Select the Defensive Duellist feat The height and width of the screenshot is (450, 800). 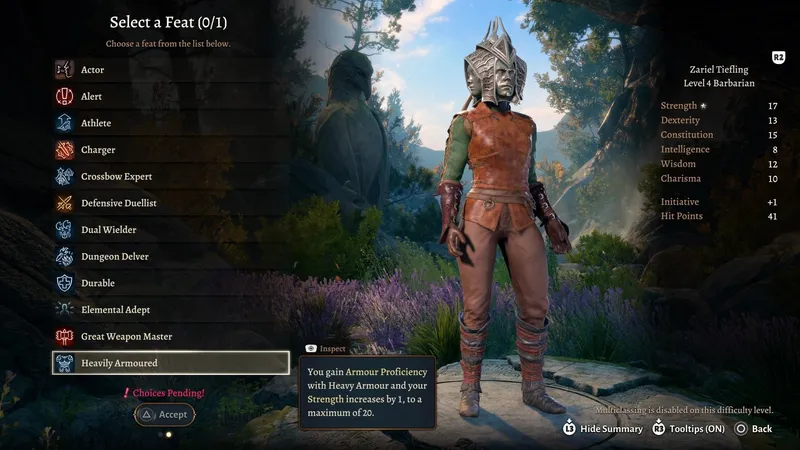tap(118, 203)
